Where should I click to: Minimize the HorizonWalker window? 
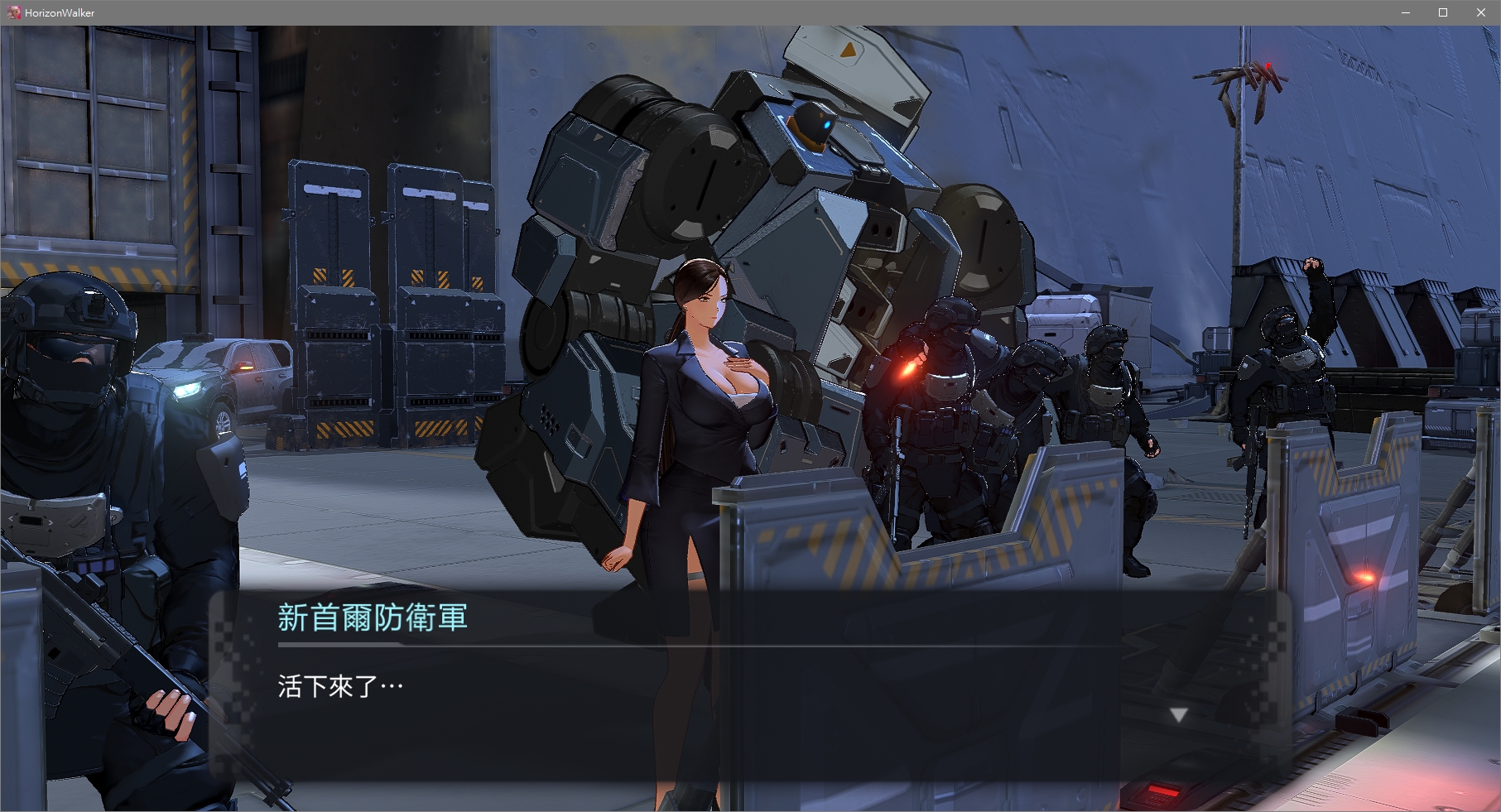pyautogui.click(x=1405, y=12)
